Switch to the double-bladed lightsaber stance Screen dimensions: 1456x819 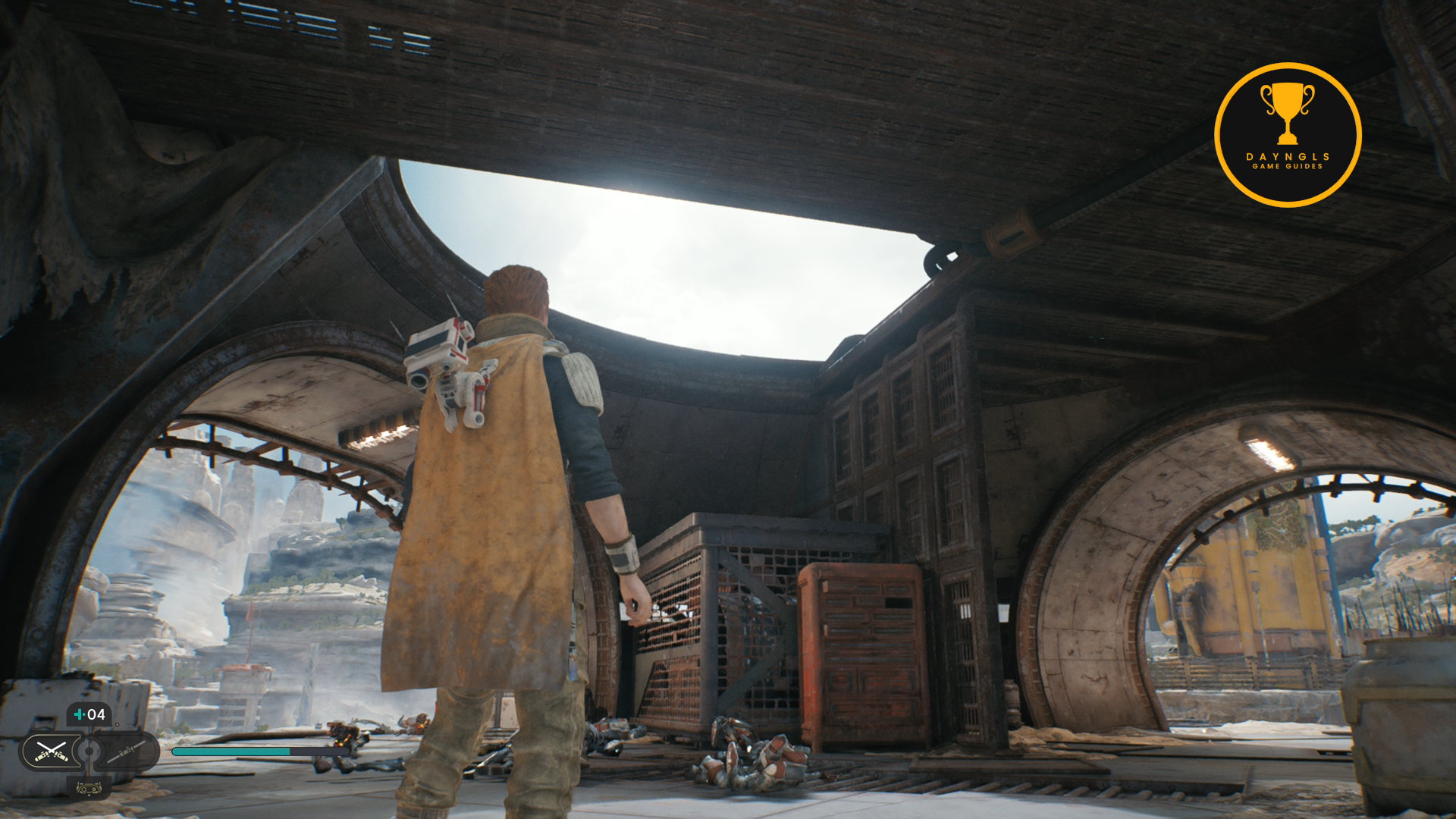tap(126, 752)
